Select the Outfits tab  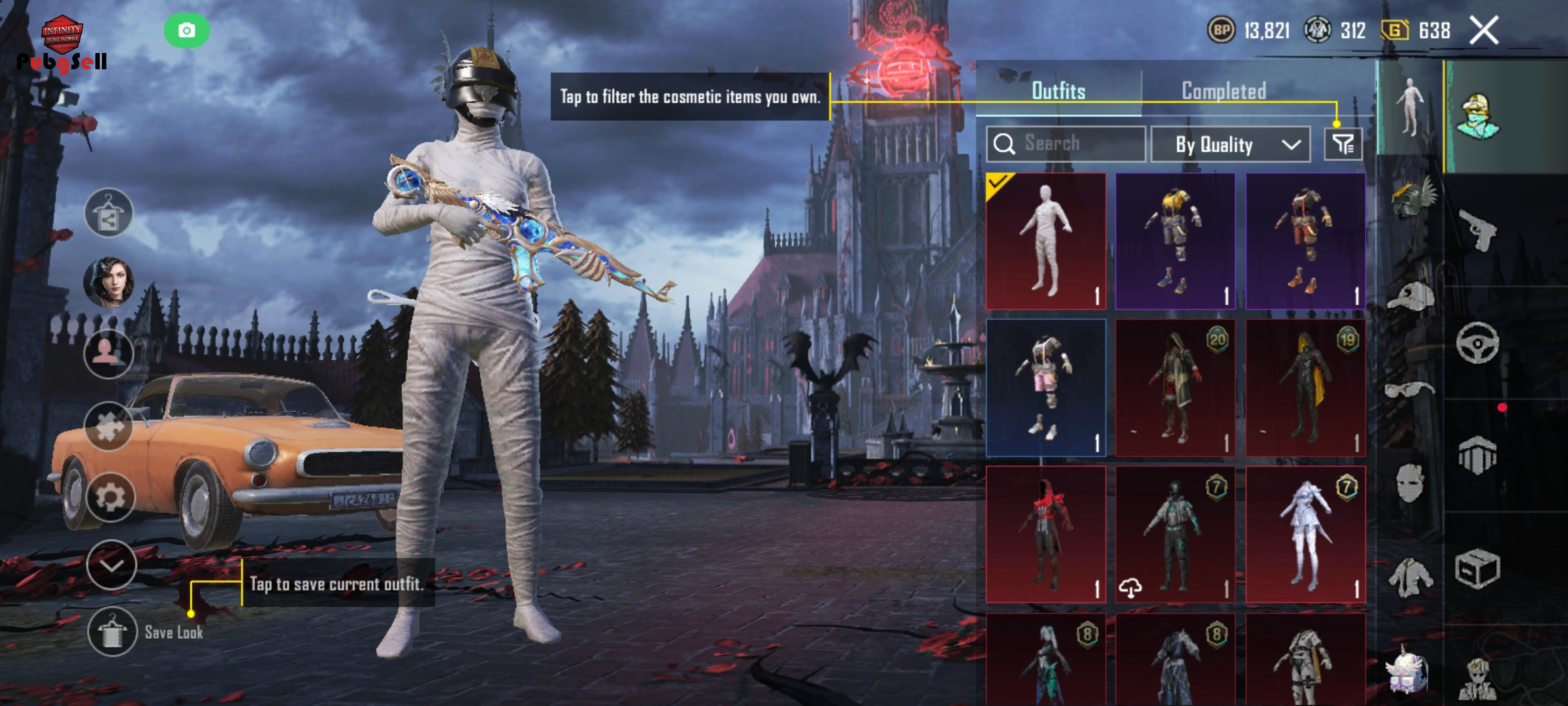(x=1058, y=91)
